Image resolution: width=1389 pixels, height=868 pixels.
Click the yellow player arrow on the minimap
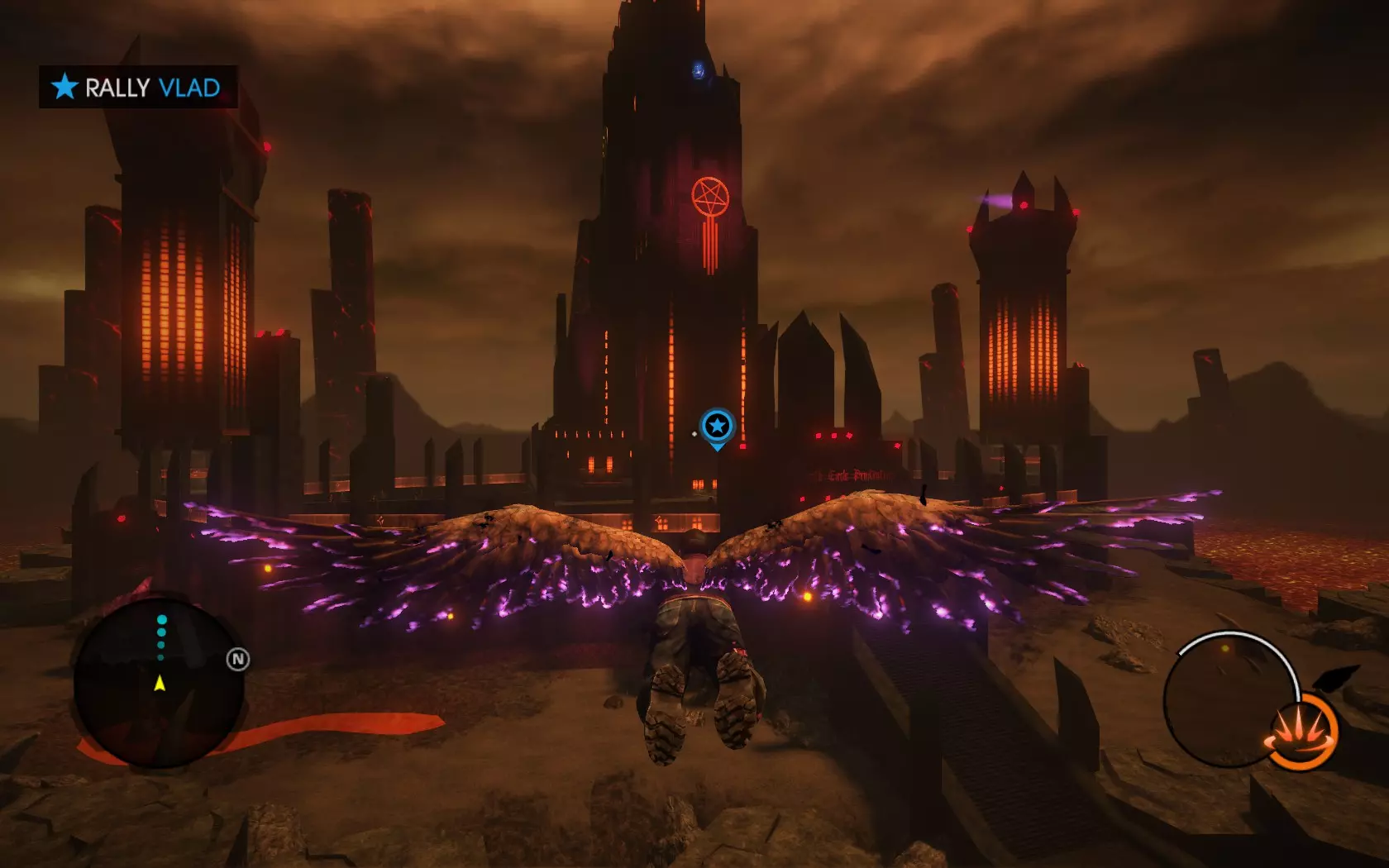pos(160,683)
